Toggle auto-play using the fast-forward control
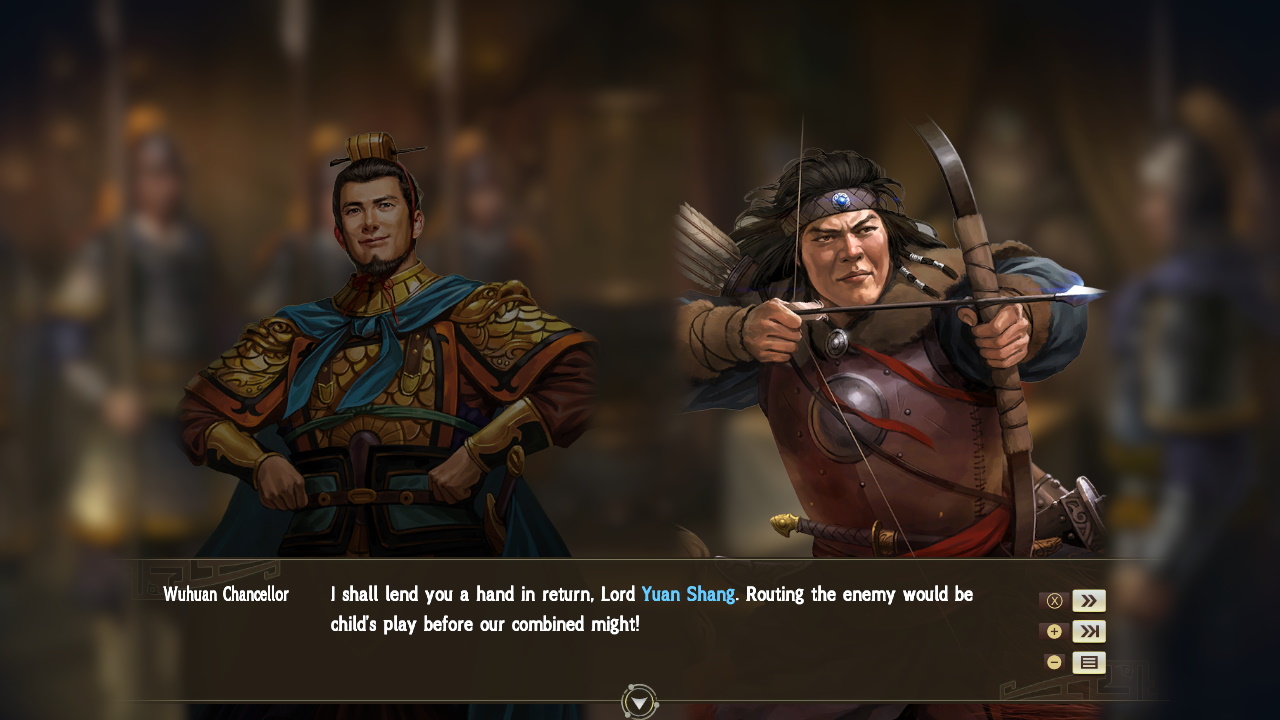 tap(1088, 600)
